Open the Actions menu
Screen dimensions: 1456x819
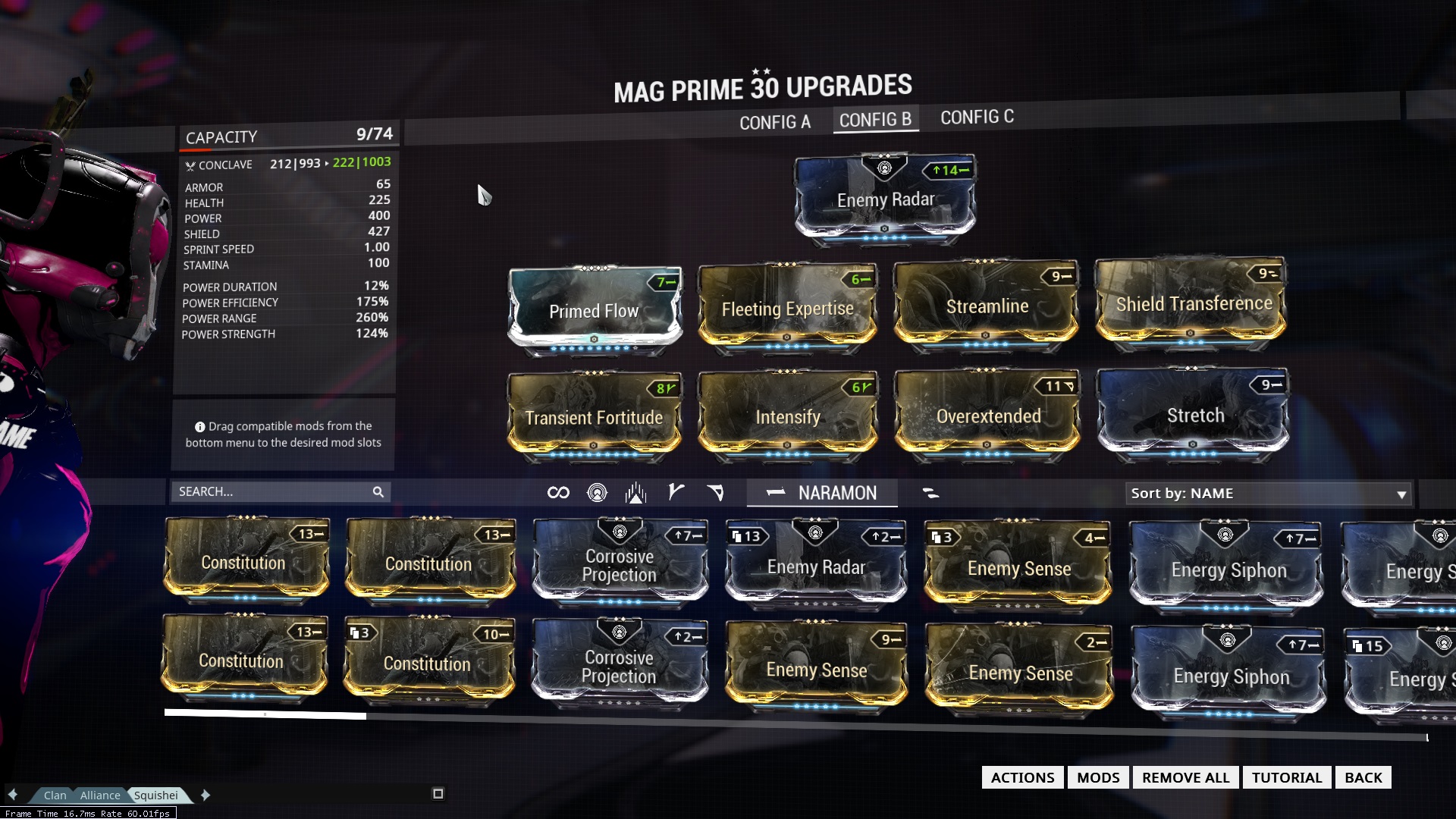pyautogui.click(x=1022, y=777)
